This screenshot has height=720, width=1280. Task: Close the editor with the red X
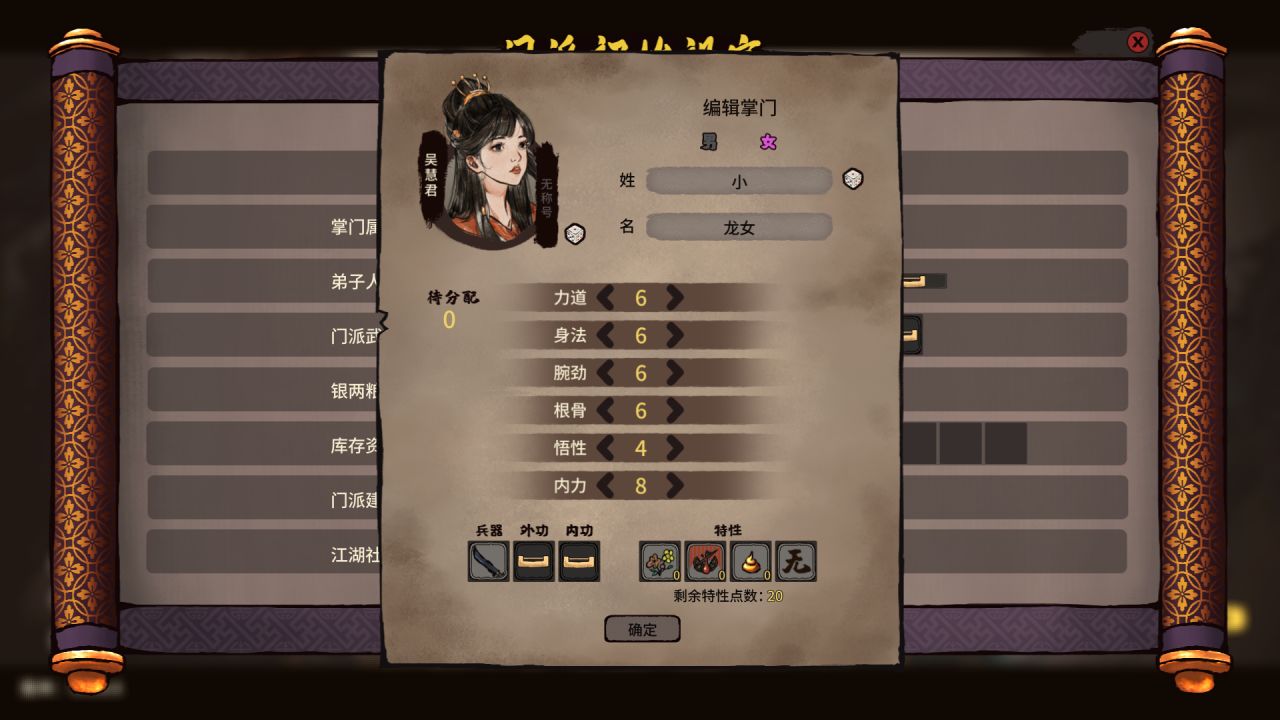(x=1138, y=42)
